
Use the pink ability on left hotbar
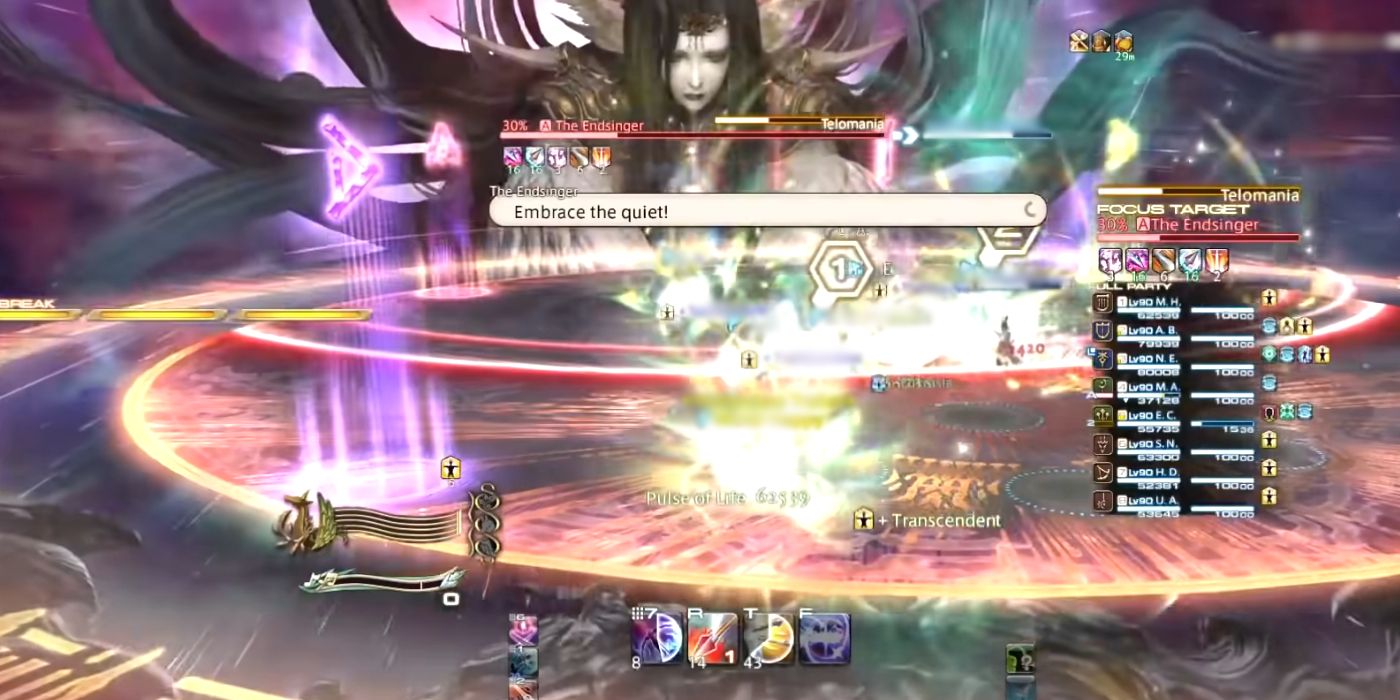tap(523, 631)
